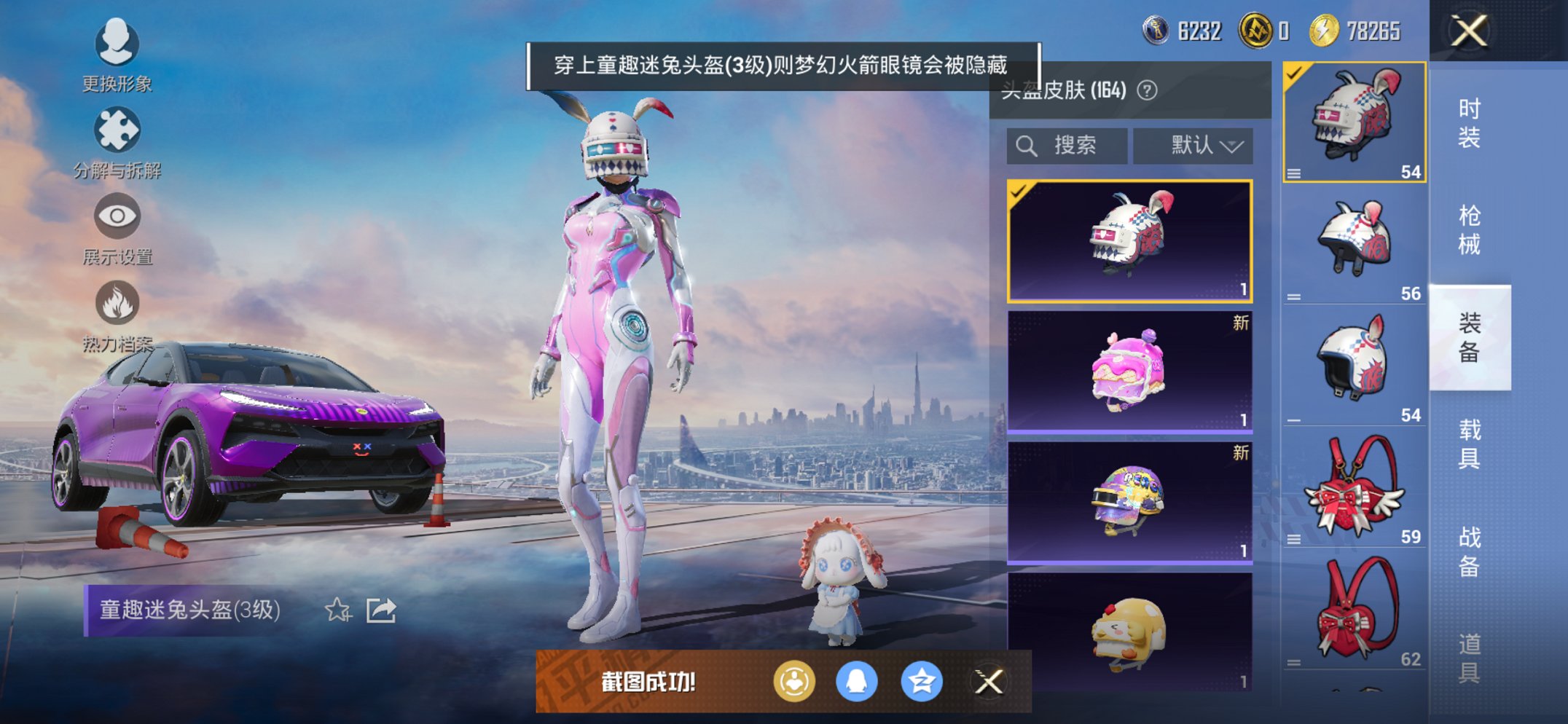Open the 默认 sort order dropdown
This screenshot has height=724, width=1568.
[1193, 144]
